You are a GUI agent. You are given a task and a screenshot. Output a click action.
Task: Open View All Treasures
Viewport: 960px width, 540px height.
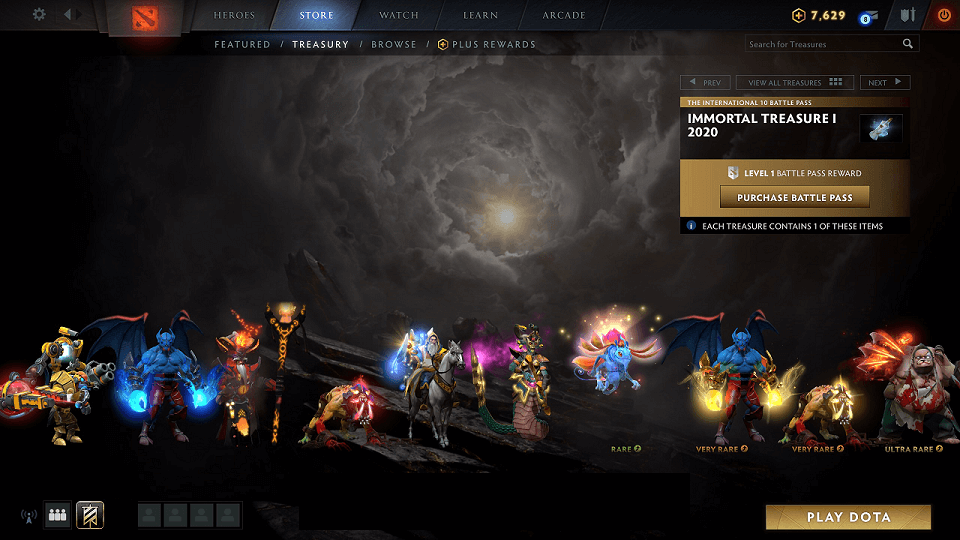pyautogui.click(x=795, y=83)
